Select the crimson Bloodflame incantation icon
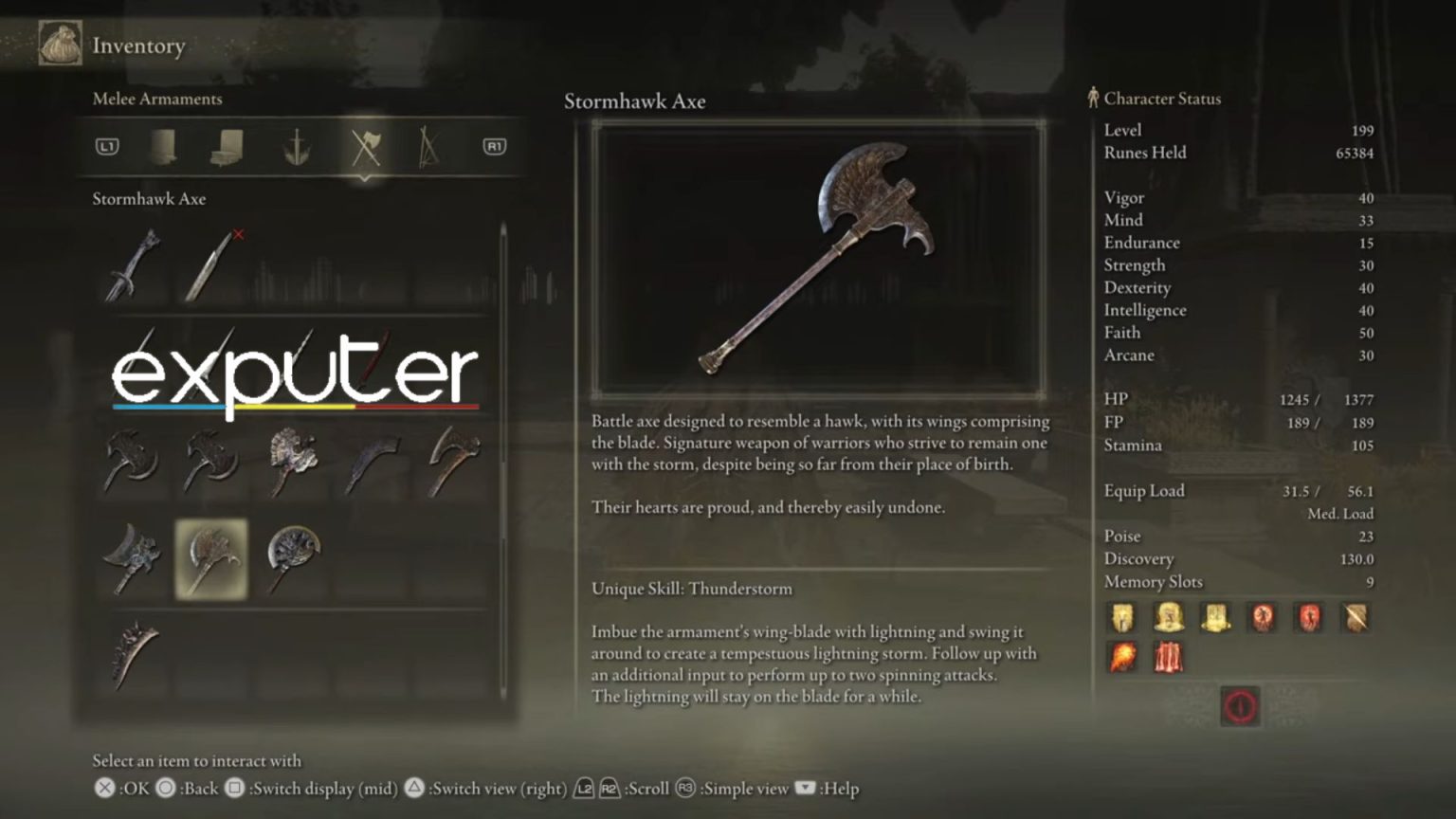The image size is (1456, 819). pos(1167,657)
